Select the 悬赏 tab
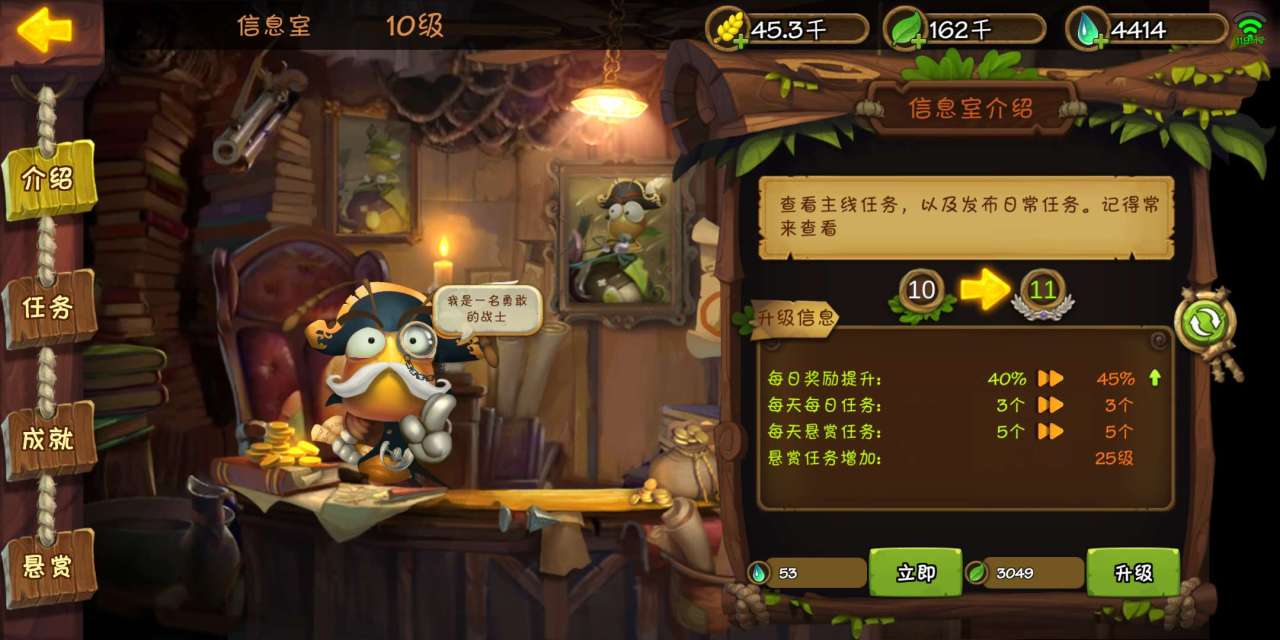This screenshot has width=1280, height=640. (x=48, y=566)
